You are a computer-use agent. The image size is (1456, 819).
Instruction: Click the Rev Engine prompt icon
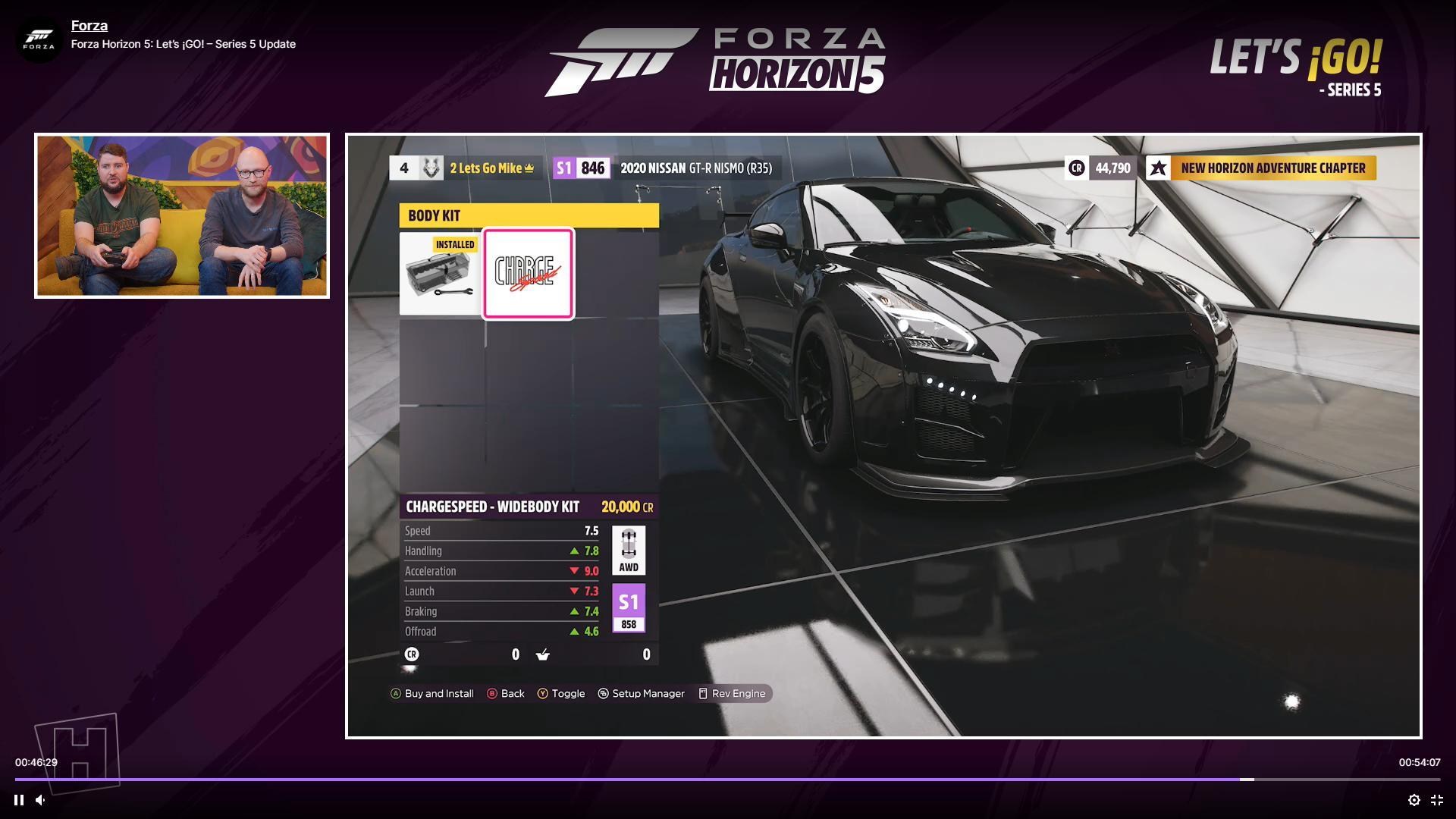(703, 693)
